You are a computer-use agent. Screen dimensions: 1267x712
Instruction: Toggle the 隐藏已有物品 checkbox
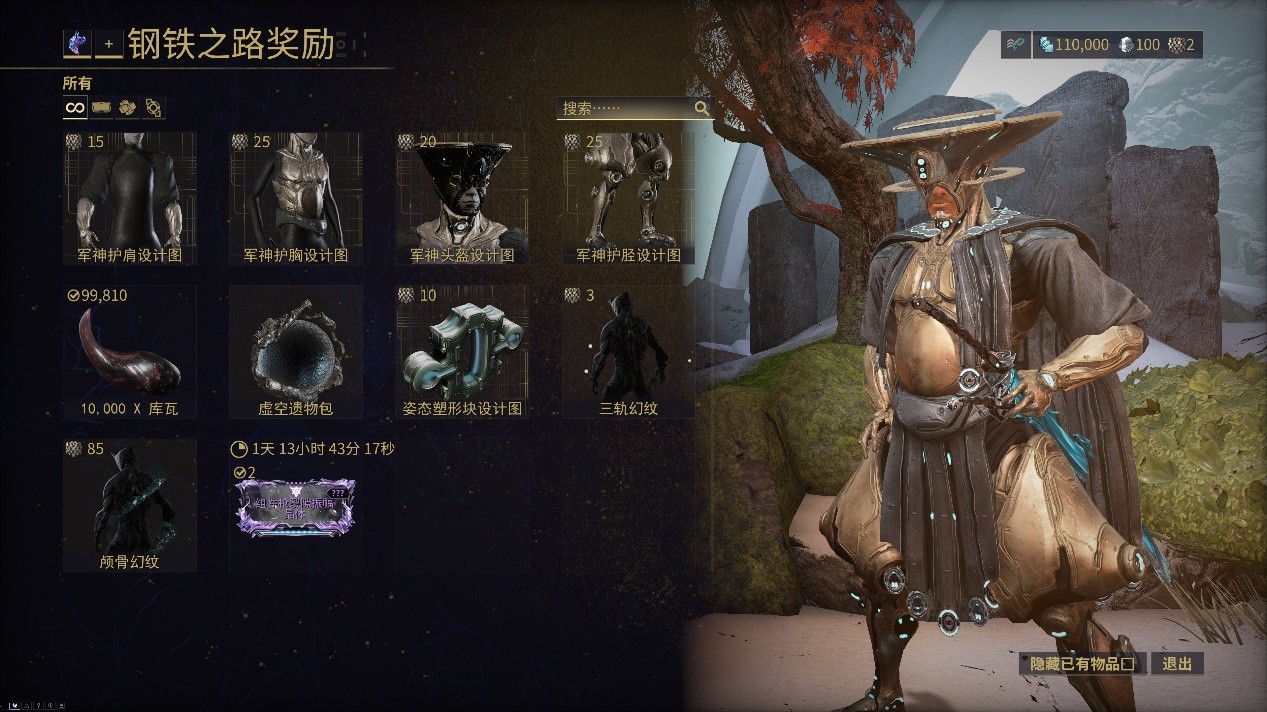(x=1127, y=663)
